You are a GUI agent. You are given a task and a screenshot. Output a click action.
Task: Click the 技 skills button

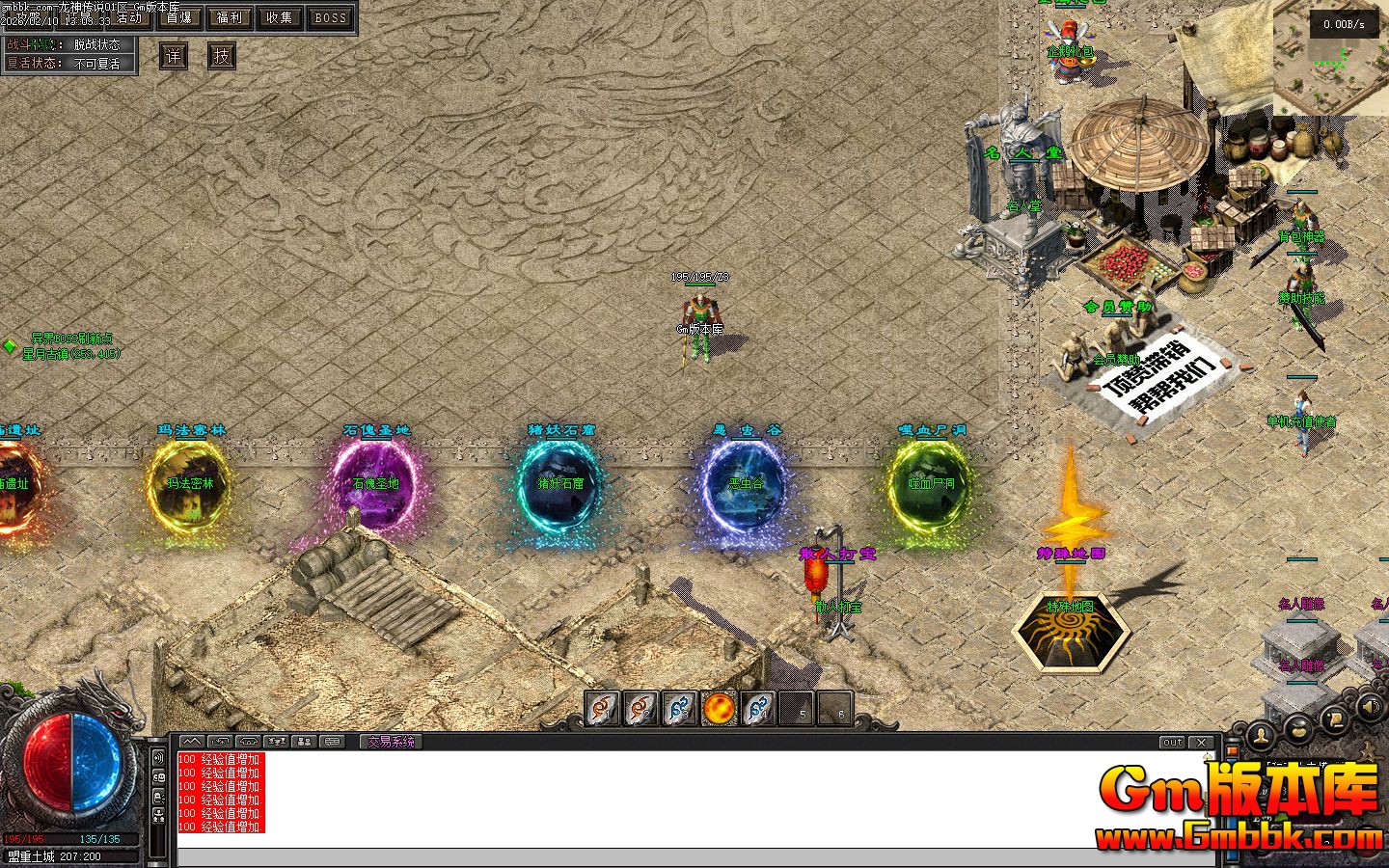tap(222, 56)
